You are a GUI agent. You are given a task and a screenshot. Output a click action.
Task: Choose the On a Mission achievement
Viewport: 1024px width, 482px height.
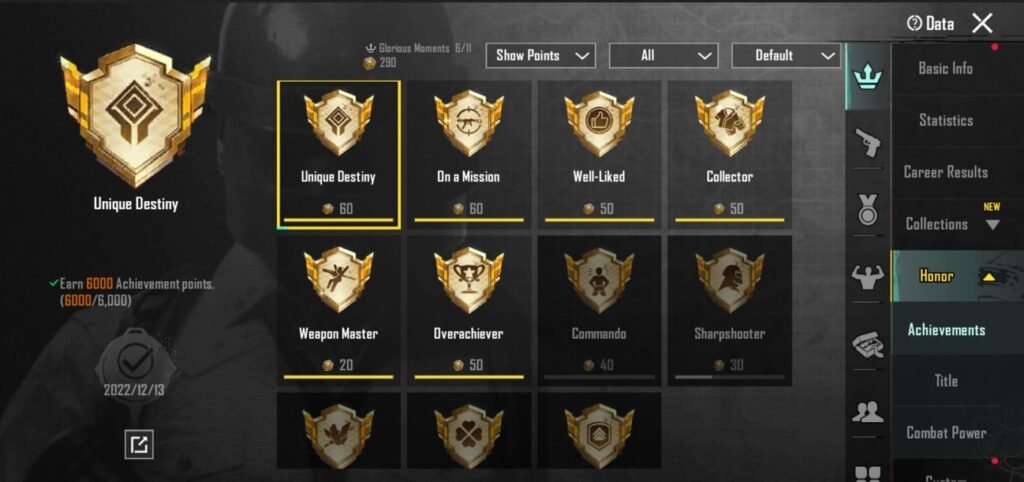coord(468,154)
